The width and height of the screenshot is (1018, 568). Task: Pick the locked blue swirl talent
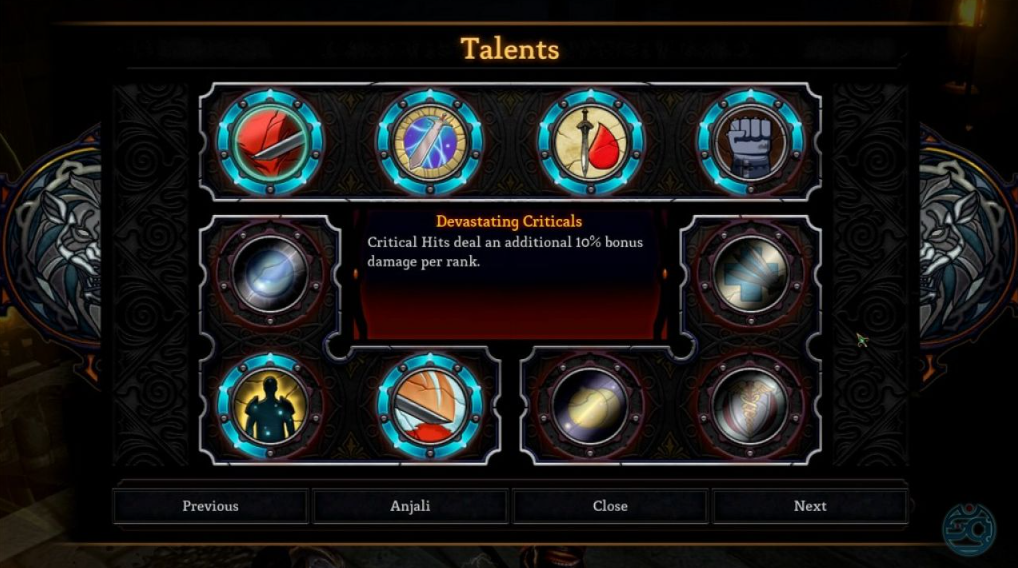click(270, 273)
